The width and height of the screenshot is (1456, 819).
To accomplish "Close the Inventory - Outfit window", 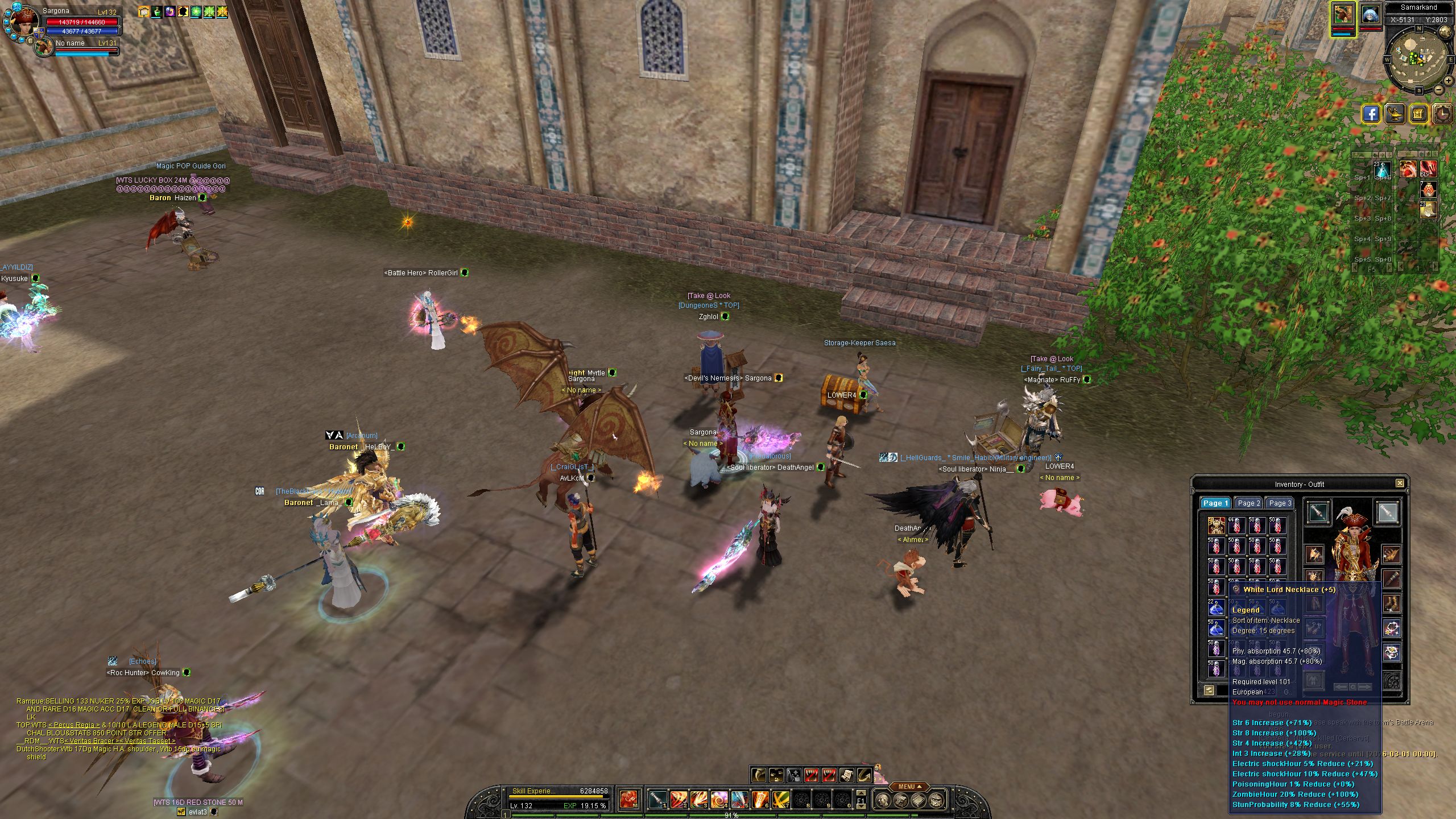I will coord(1400,483).
